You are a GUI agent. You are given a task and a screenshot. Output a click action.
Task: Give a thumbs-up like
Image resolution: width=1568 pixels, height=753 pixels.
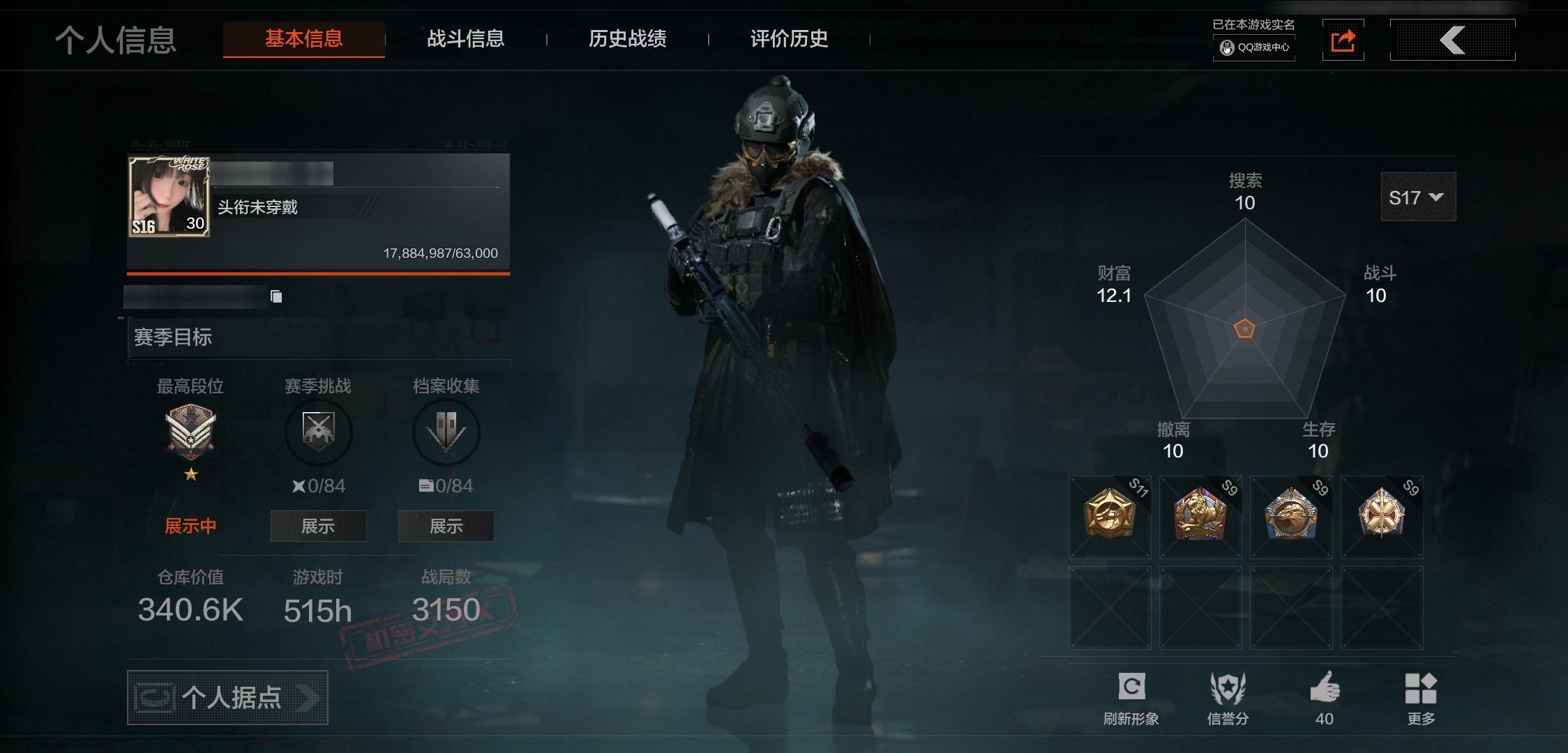pyautogui.click(x=1324, y=697)
